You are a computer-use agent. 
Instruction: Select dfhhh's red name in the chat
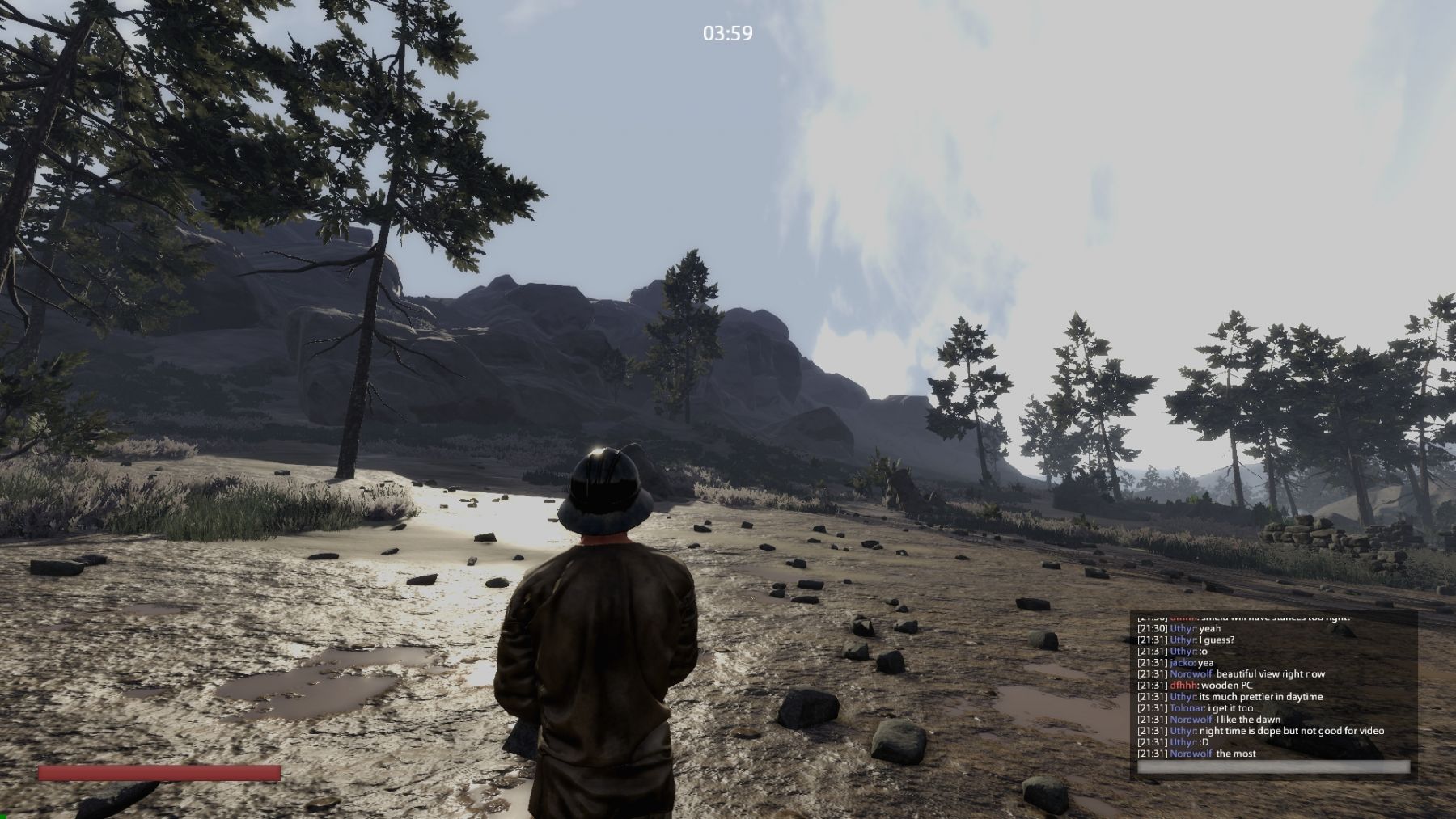[1183, 686]
